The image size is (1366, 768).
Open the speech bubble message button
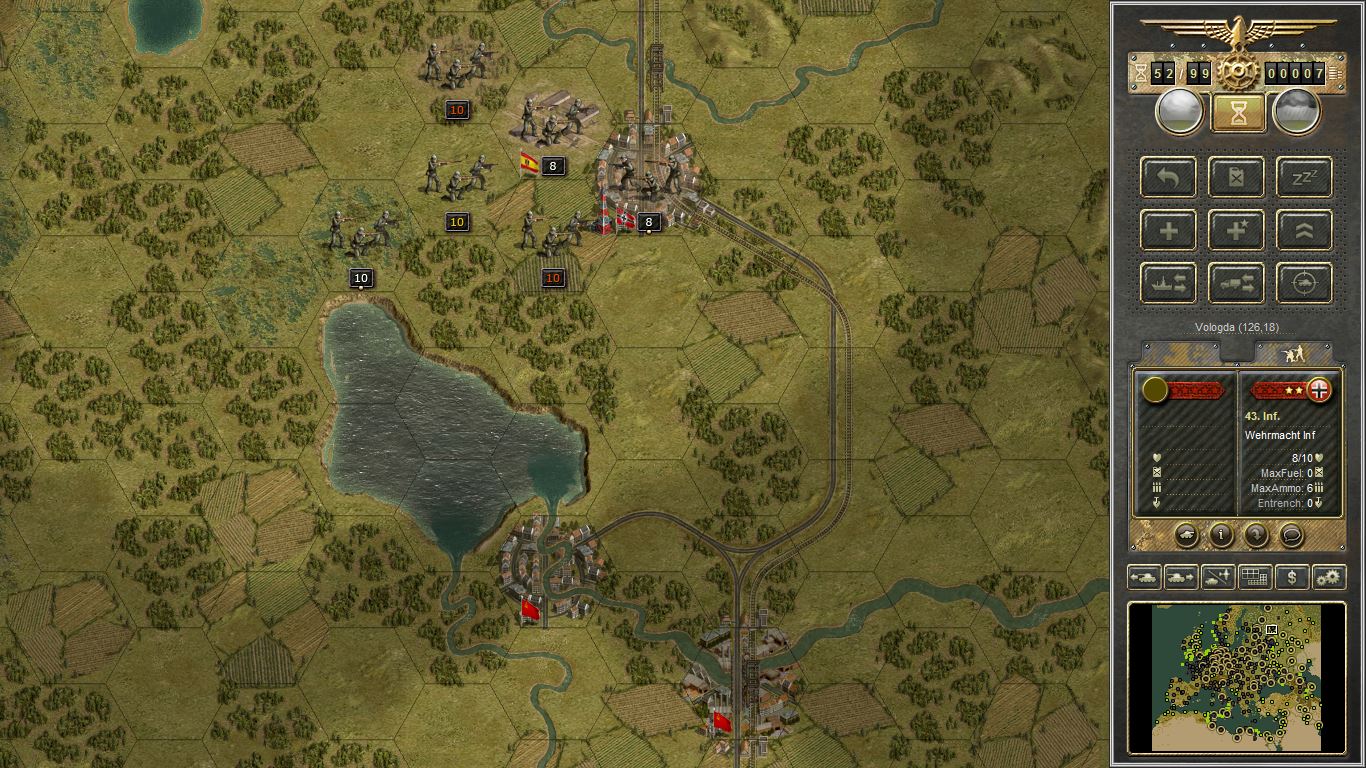click(1291, 535)
